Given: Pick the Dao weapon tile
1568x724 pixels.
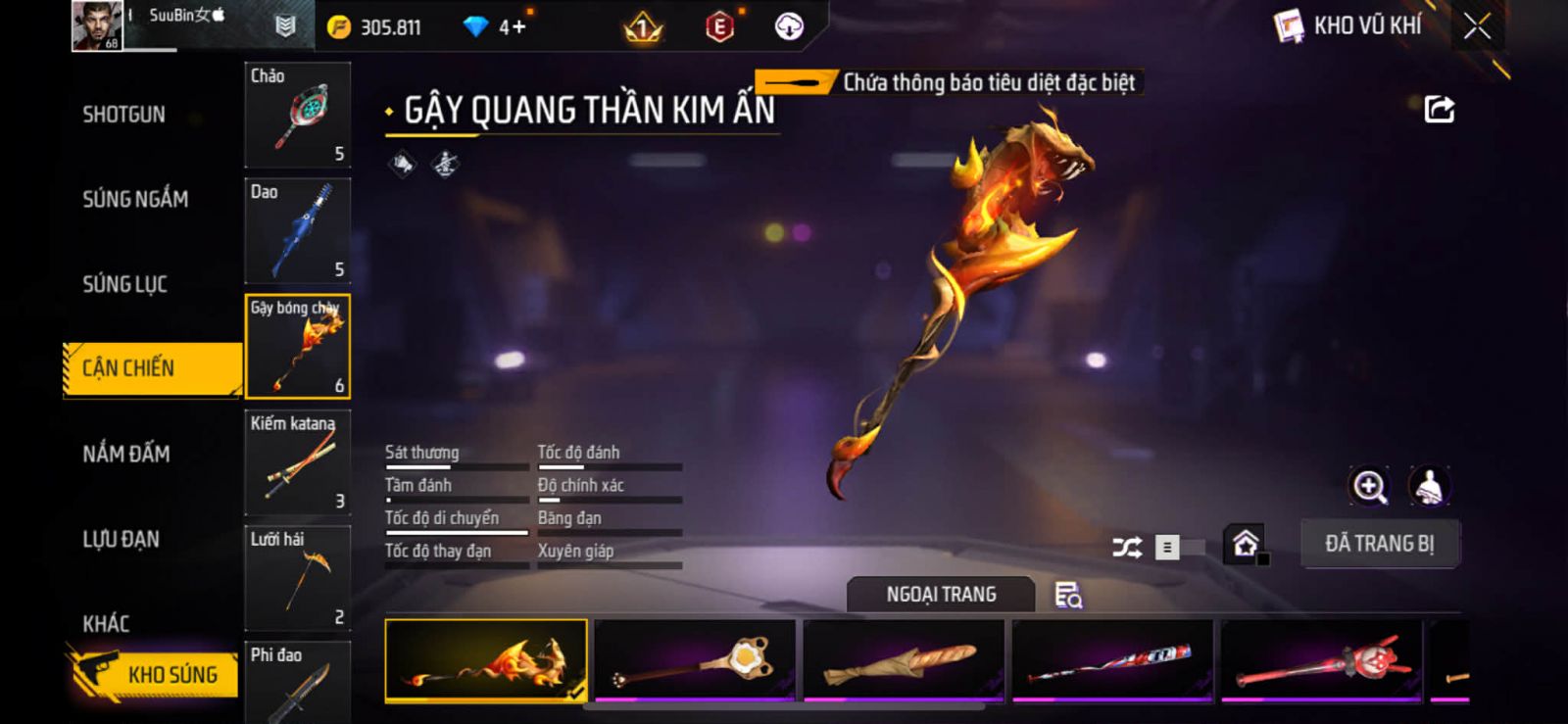Looking at the screenshot, I should (x=297, y=230).
